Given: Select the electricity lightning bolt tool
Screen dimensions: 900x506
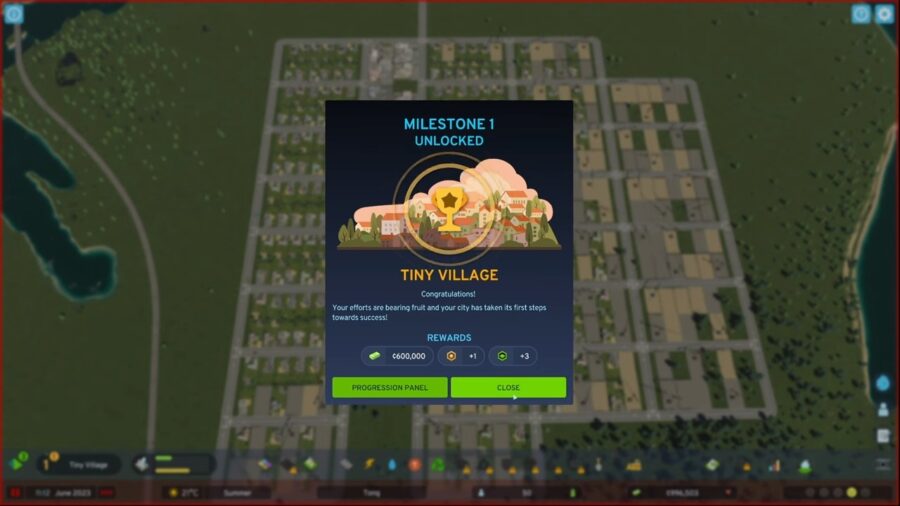Looking at the screenshot, I should 368,465.
